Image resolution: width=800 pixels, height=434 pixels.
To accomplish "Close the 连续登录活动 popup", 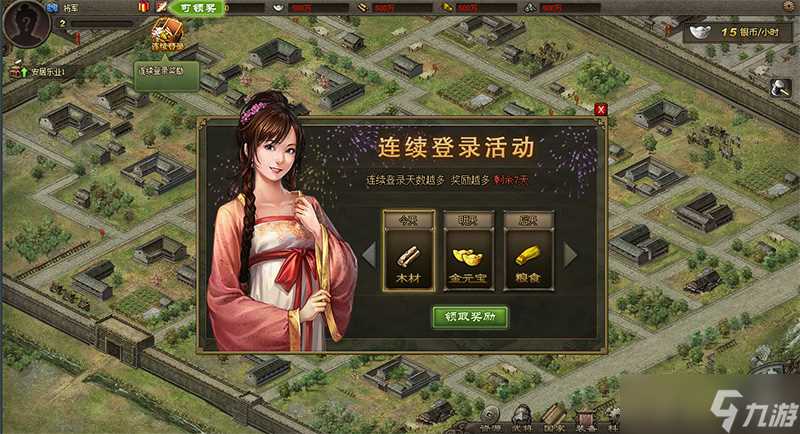I will (600, 109).
